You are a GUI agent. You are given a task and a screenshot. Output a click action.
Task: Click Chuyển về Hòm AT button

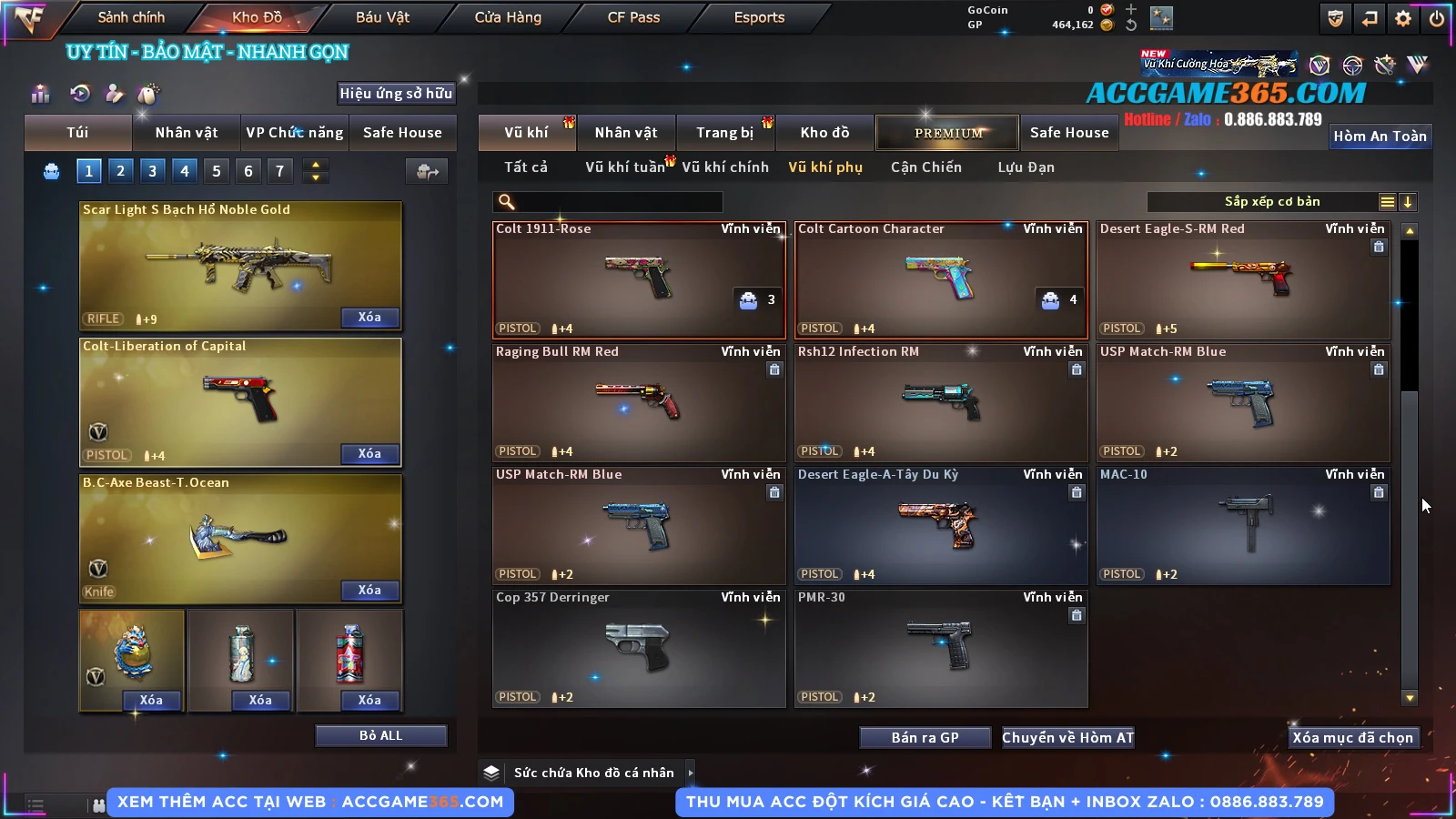1068,738
